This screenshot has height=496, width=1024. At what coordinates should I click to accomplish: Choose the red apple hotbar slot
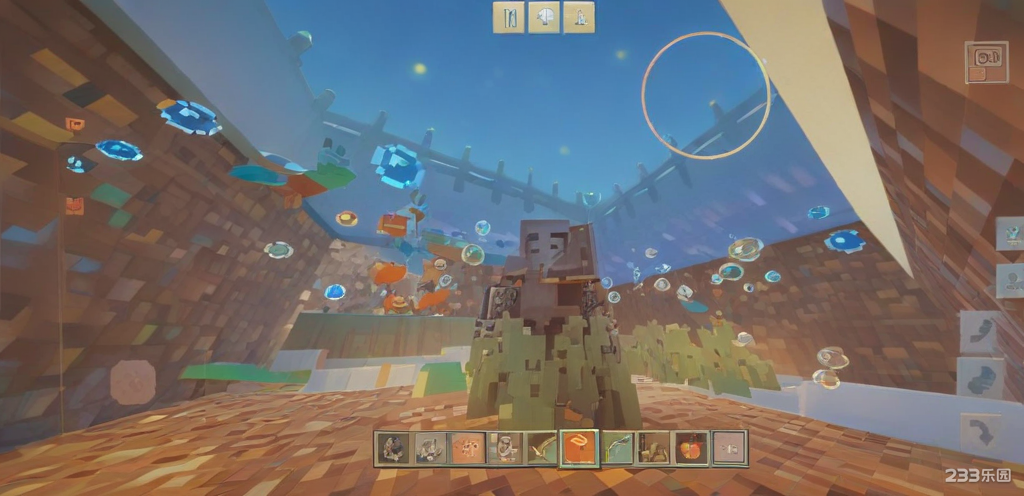tap(690, 448)
